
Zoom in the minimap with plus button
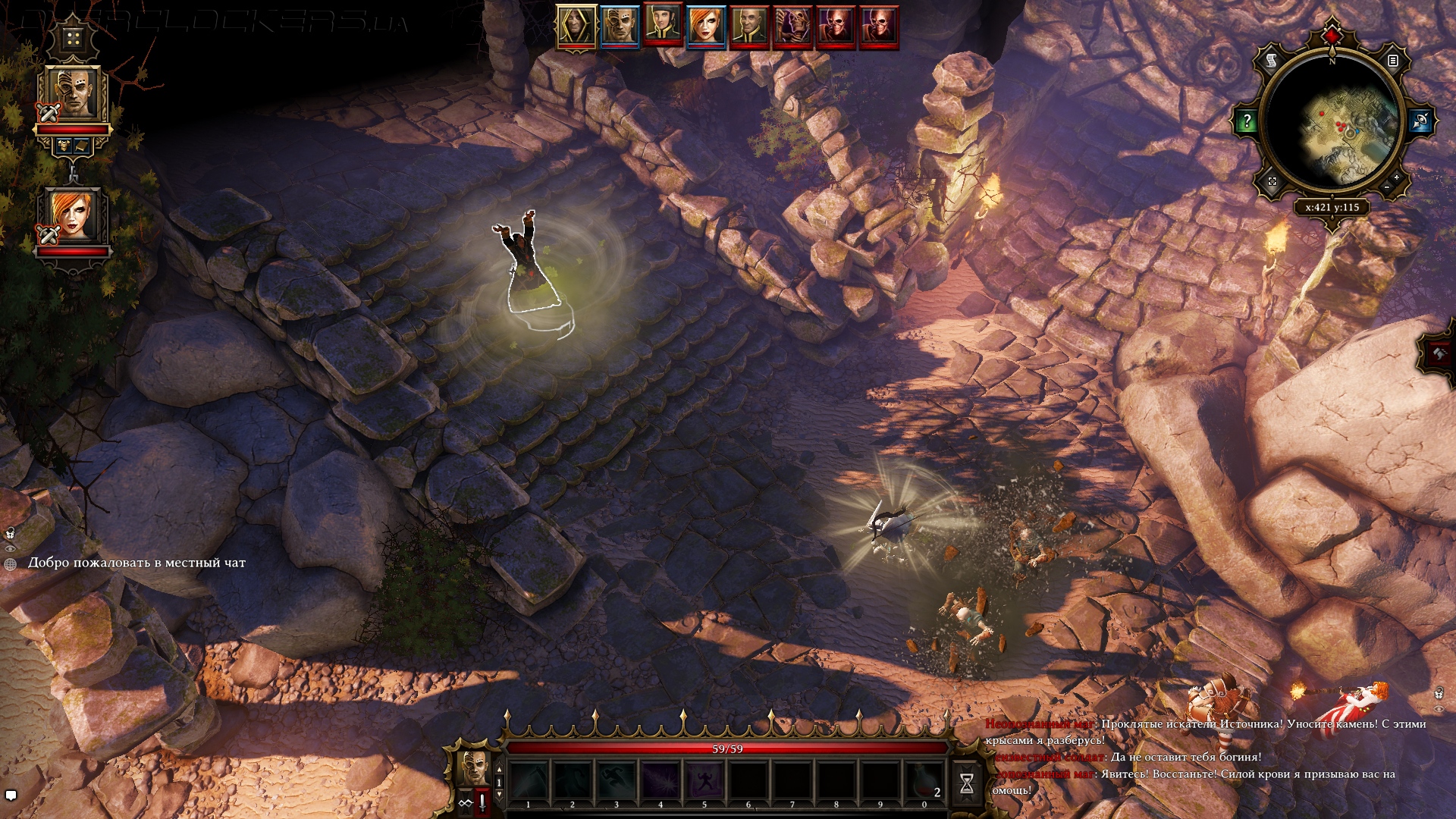click(x=1396, y=177)
